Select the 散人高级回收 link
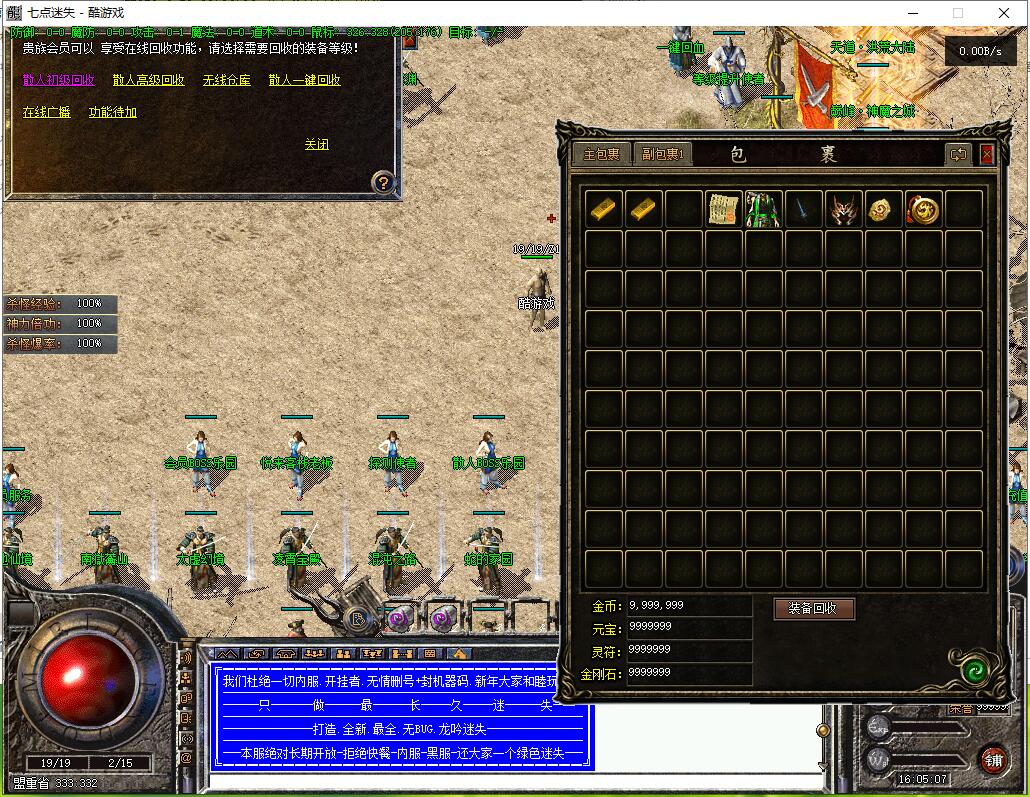Screen dimensions: 1030x797 [148, 80]
